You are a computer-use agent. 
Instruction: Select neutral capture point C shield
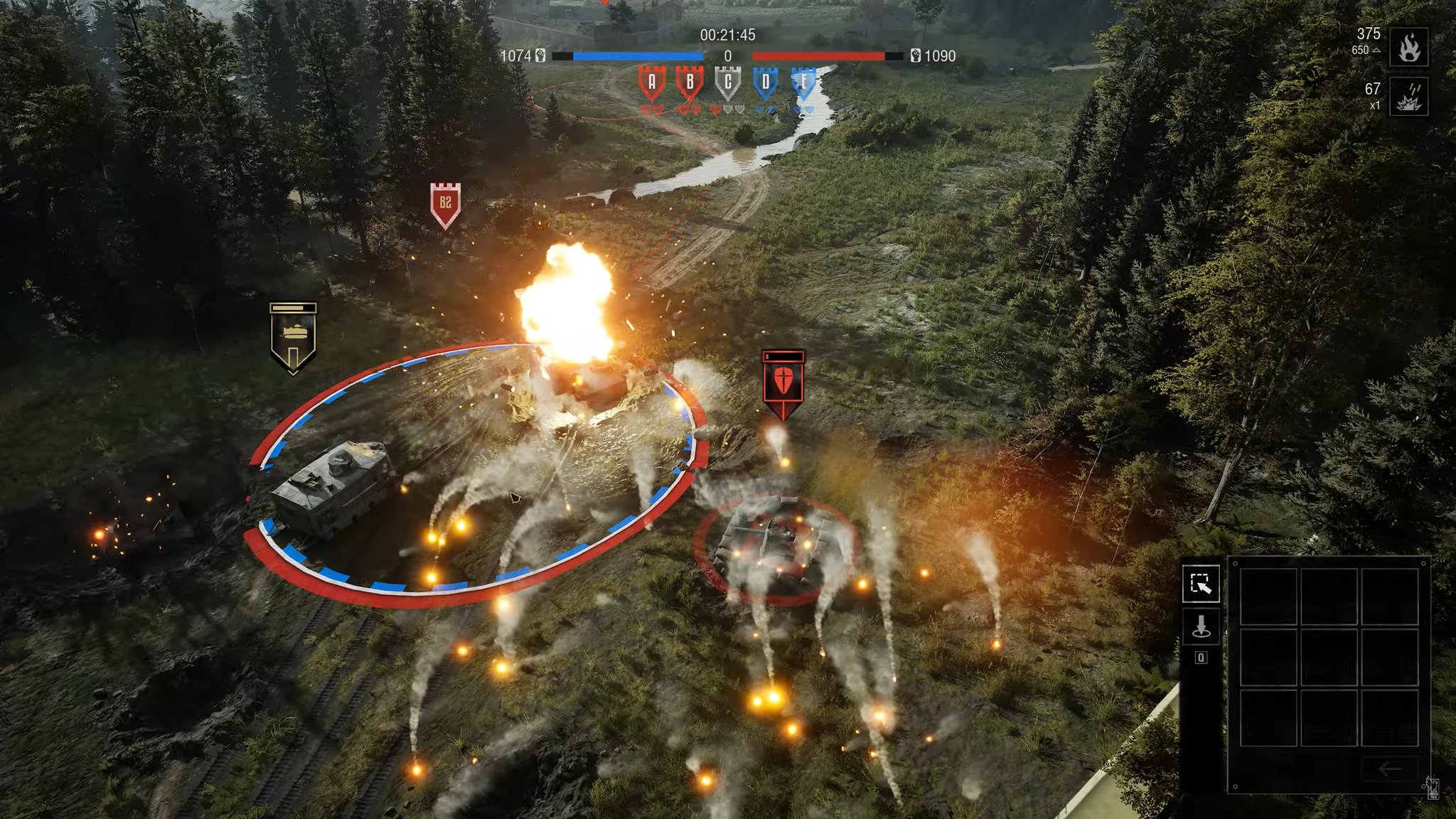coord(727,83)
